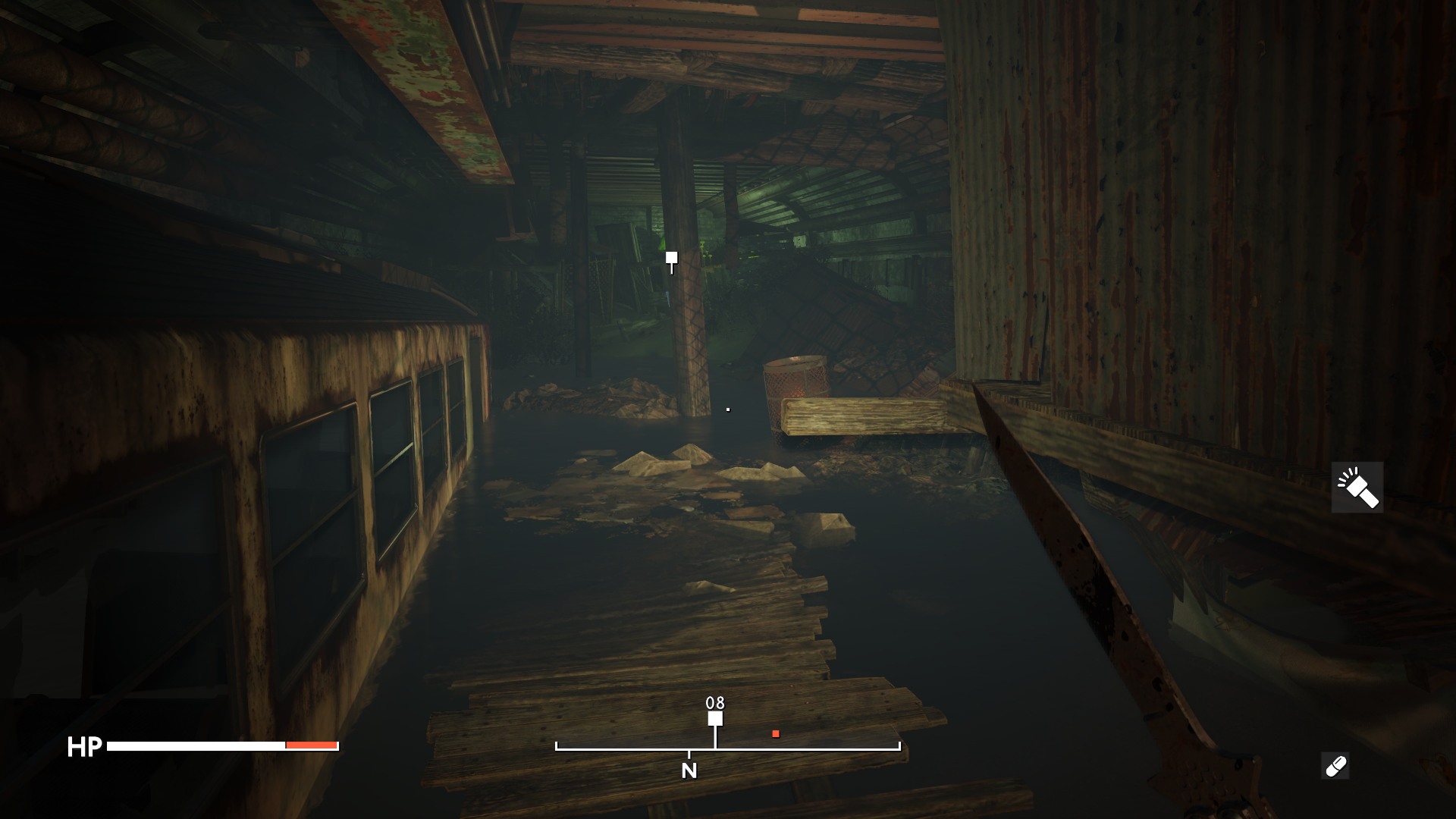Select the white waypoint marker in view
This screenshot has height=819, width=1456.
pos(671,259)
